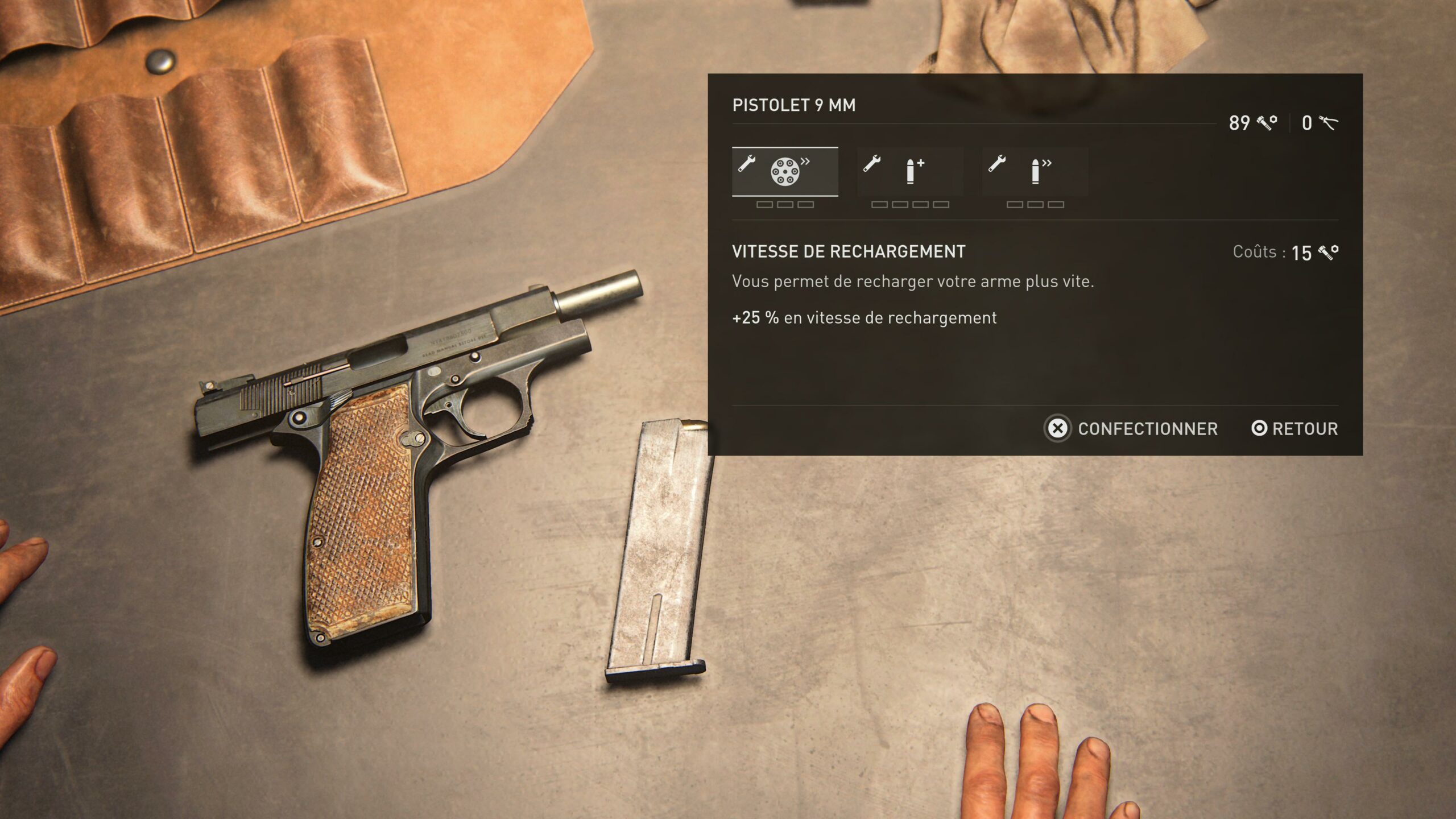
Task: Select the fire rate upgrade slot
Action: point(1035,172)
